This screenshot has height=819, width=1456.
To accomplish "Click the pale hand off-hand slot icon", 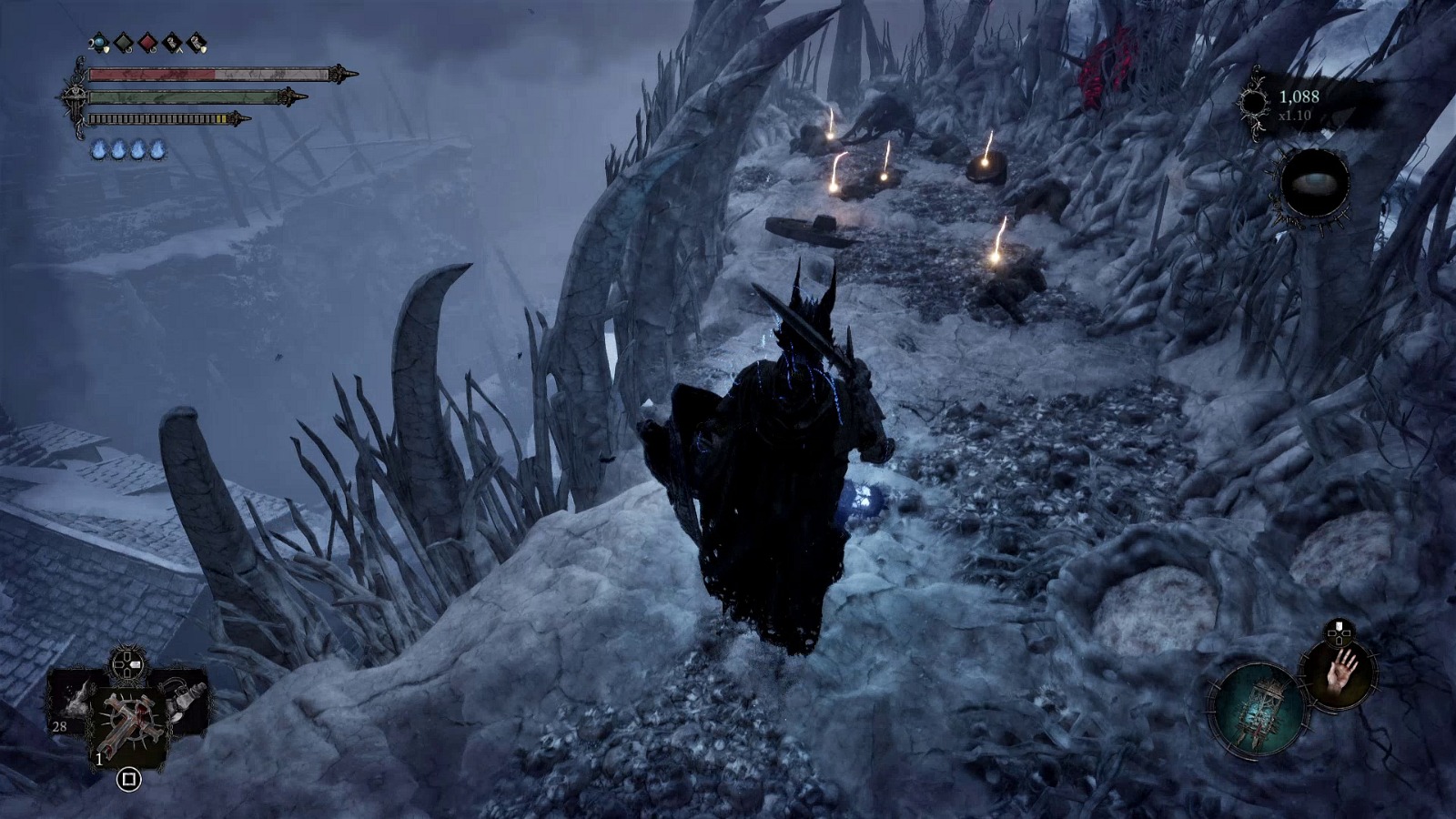I will (x=1341, y=675).
